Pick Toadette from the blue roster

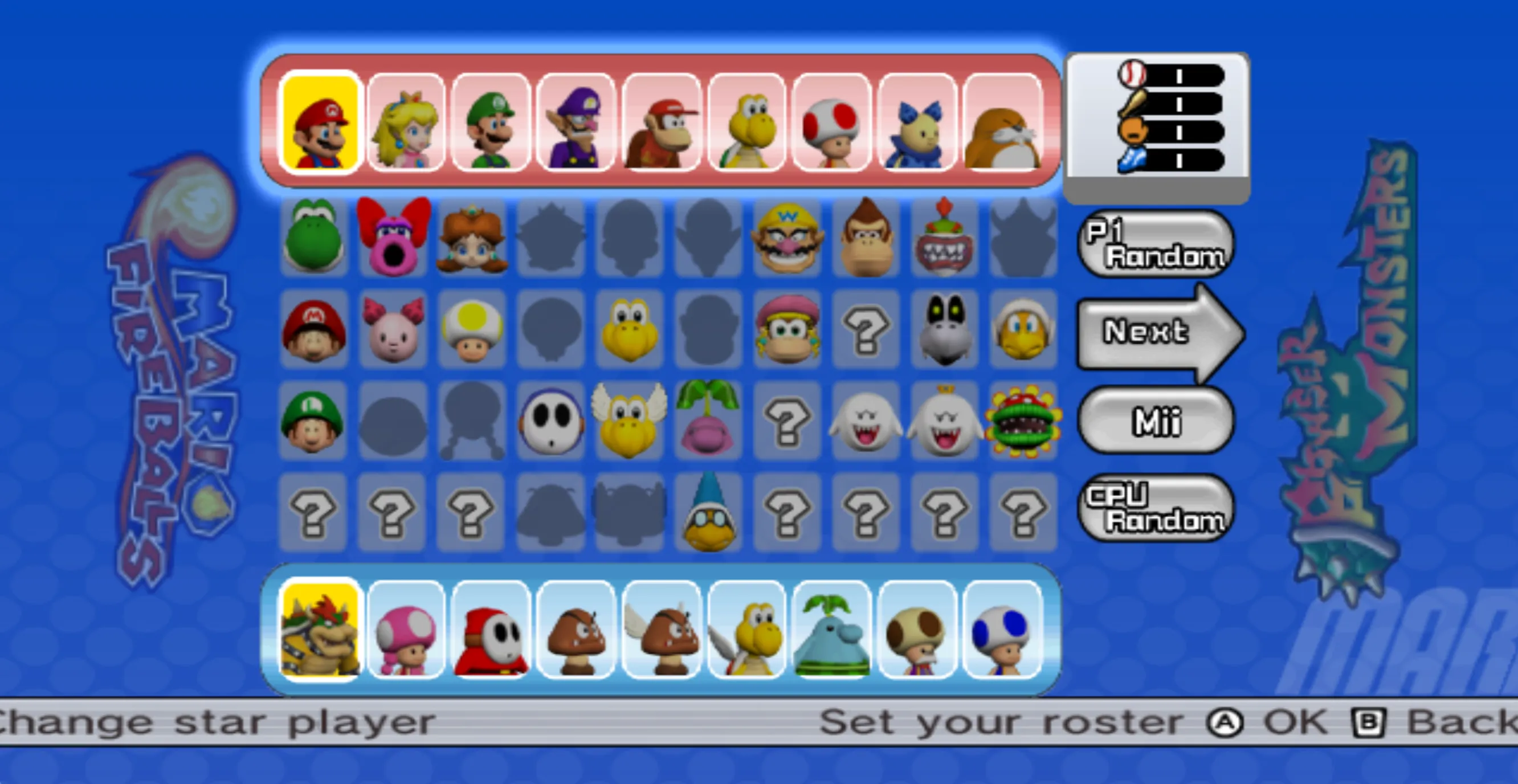406,629
